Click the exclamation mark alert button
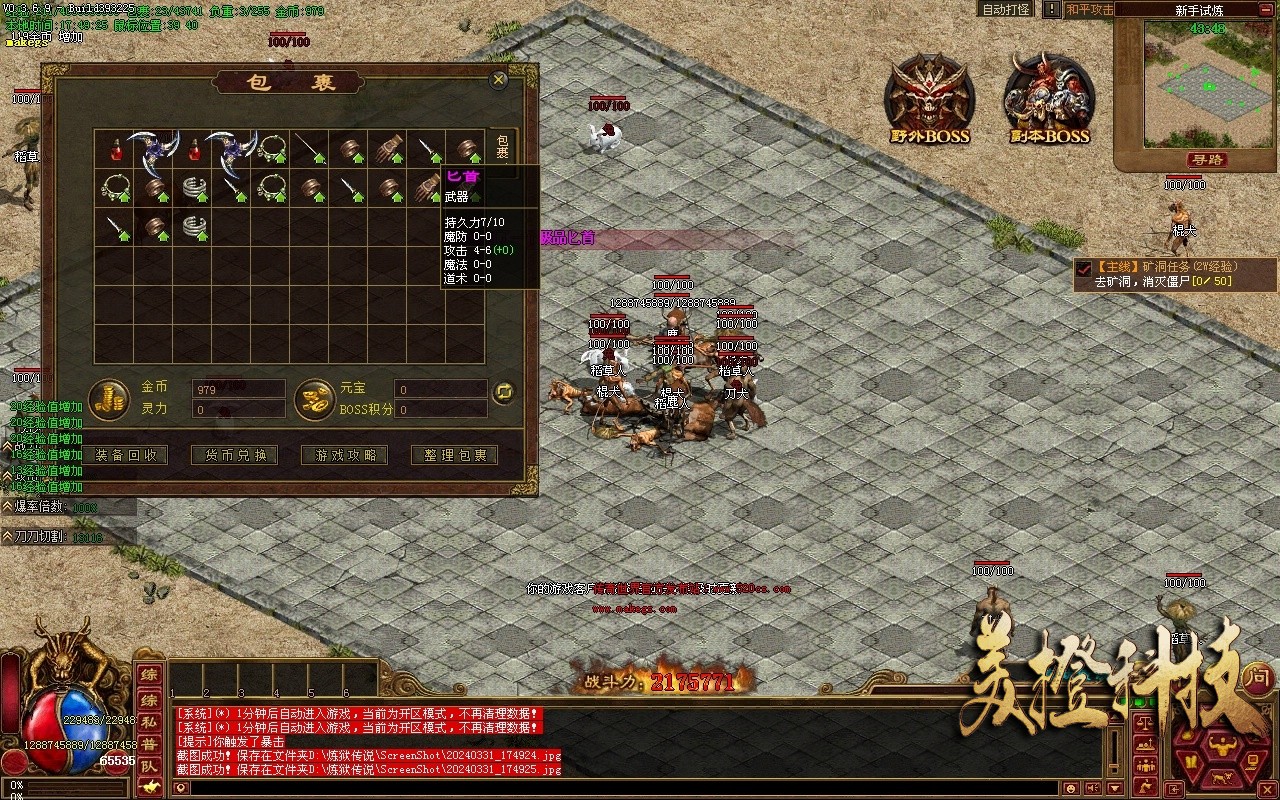 click(x=1051, y=10)
